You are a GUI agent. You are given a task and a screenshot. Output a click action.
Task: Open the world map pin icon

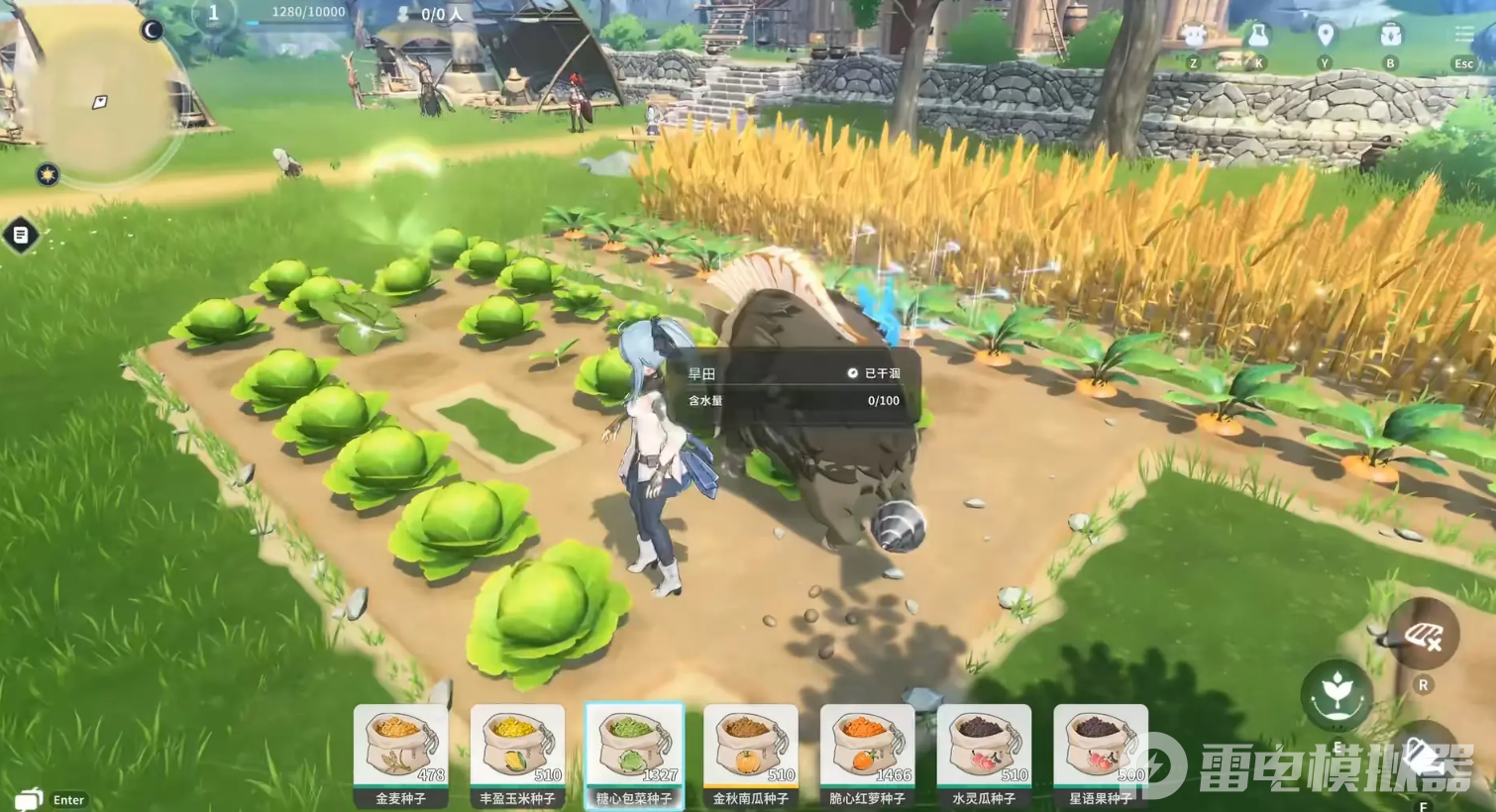tap(1325, 37)
